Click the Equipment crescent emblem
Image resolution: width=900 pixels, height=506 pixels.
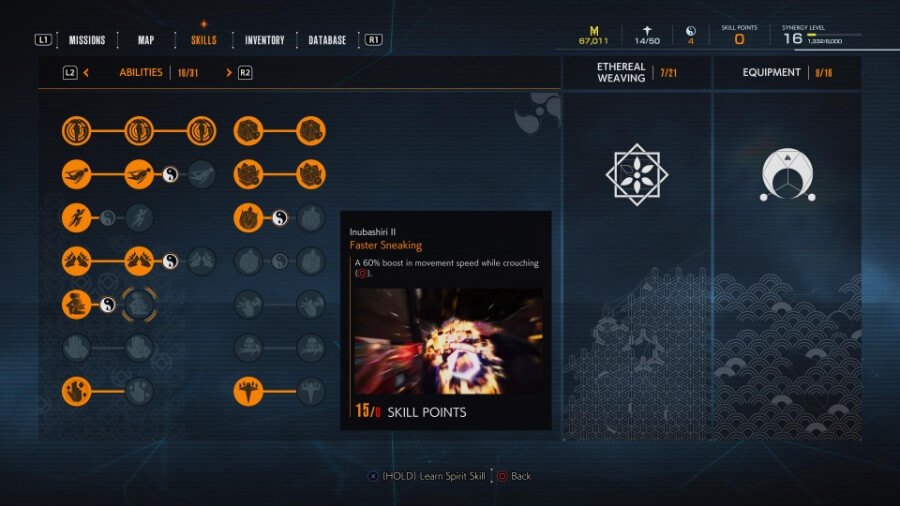click(x=786, y=175)
